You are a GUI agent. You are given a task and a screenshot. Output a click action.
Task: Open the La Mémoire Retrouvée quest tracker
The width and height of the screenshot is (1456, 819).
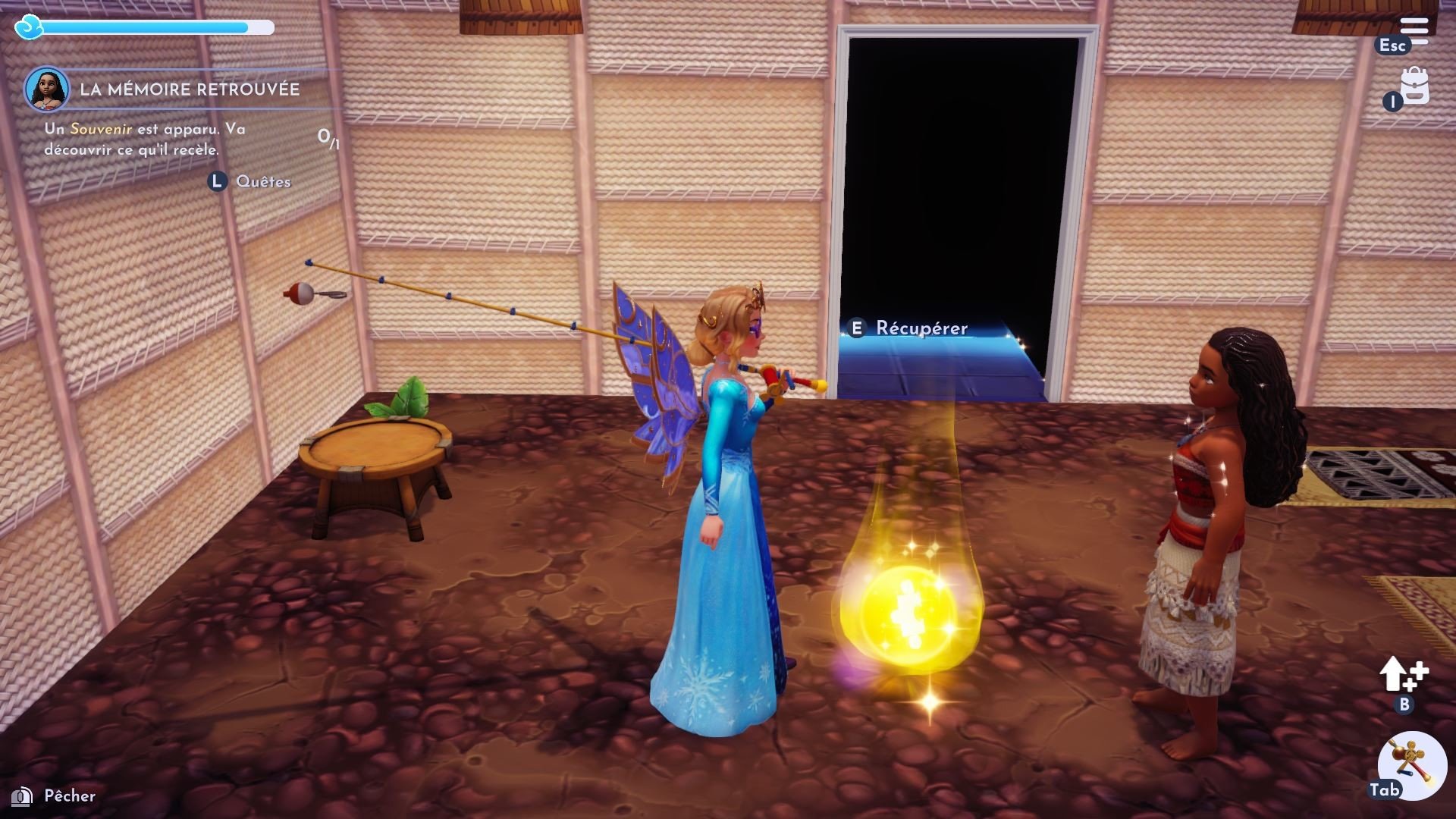click(190, 89)
